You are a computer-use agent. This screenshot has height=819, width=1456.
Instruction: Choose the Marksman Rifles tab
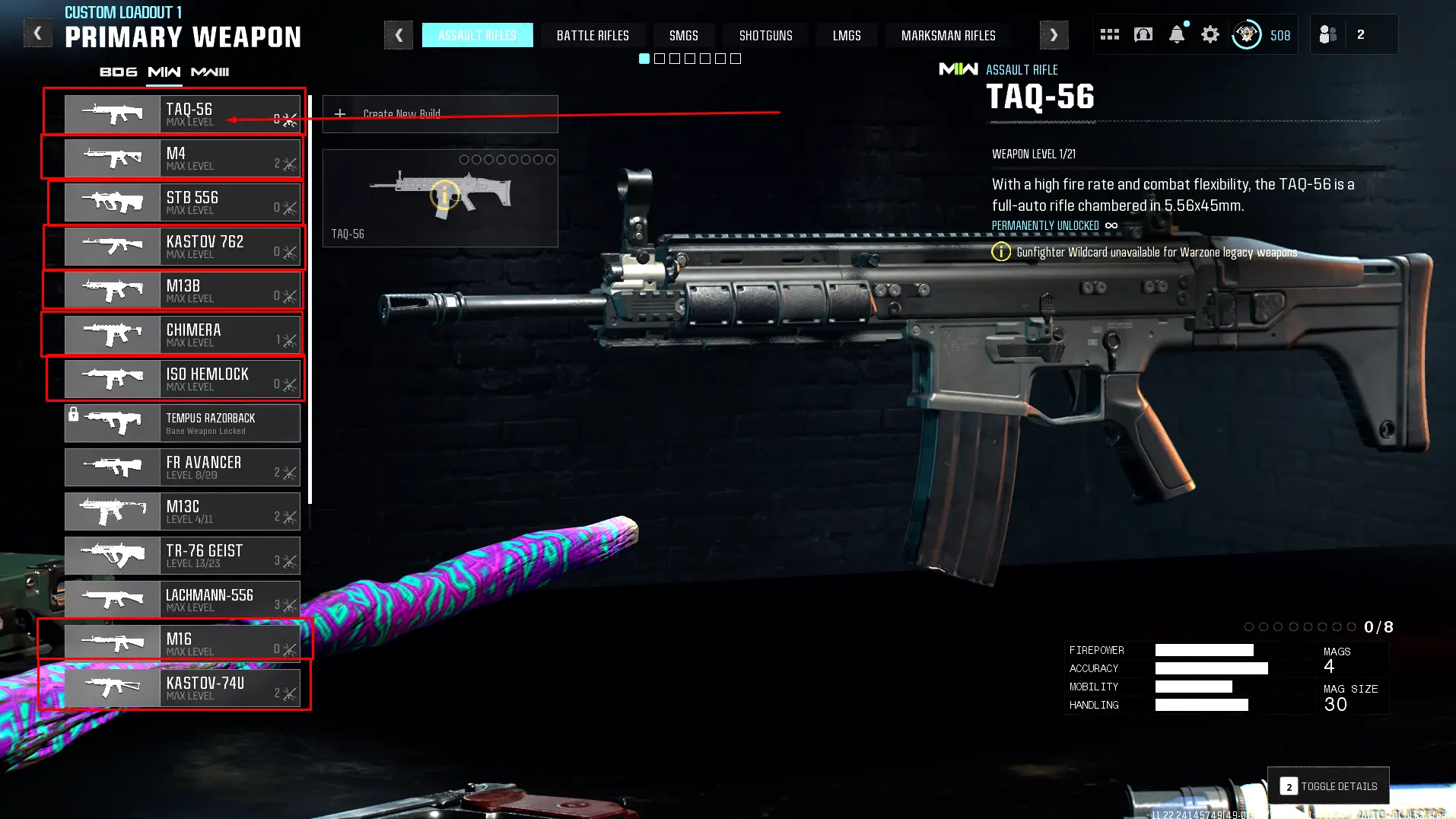pos(948,36)
